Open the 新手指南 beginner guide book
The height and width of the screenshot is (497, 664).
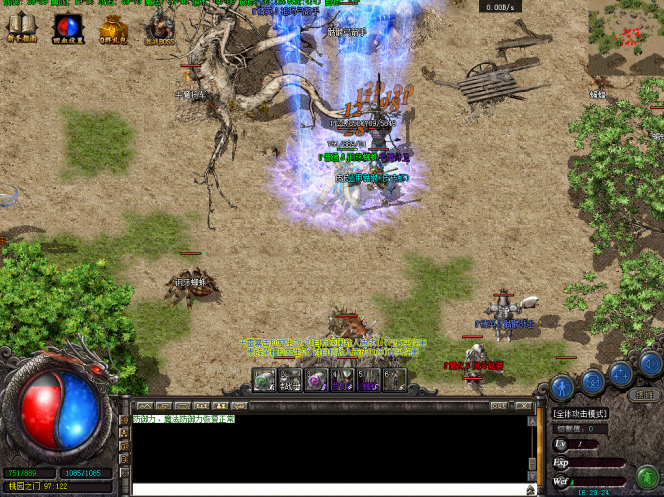pos(21,29)
